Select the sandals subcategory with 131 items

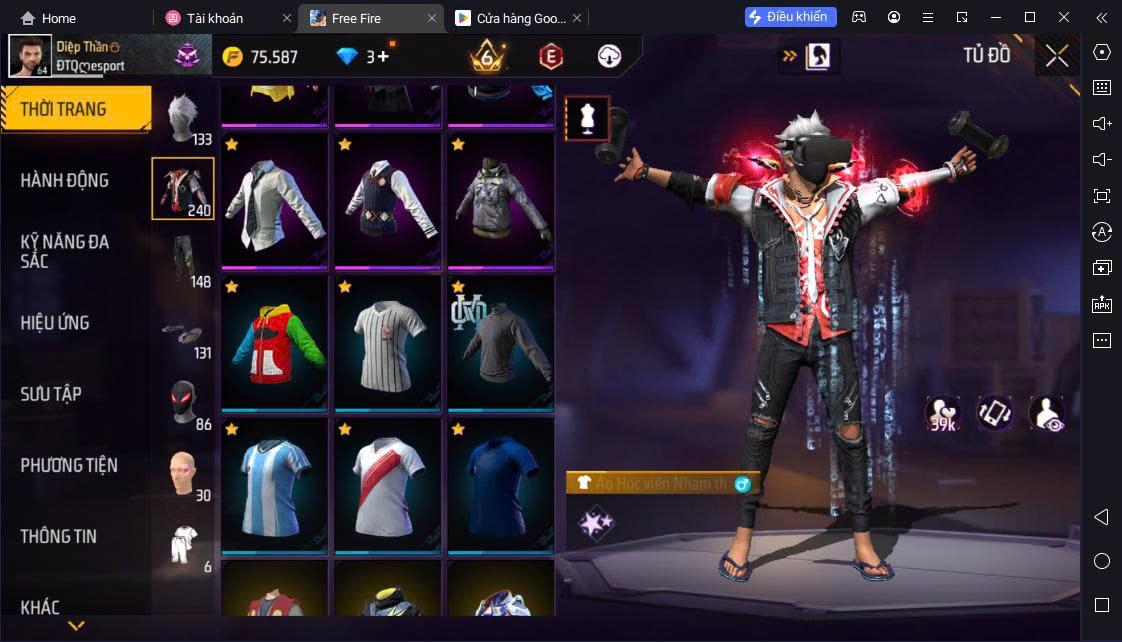183,334
